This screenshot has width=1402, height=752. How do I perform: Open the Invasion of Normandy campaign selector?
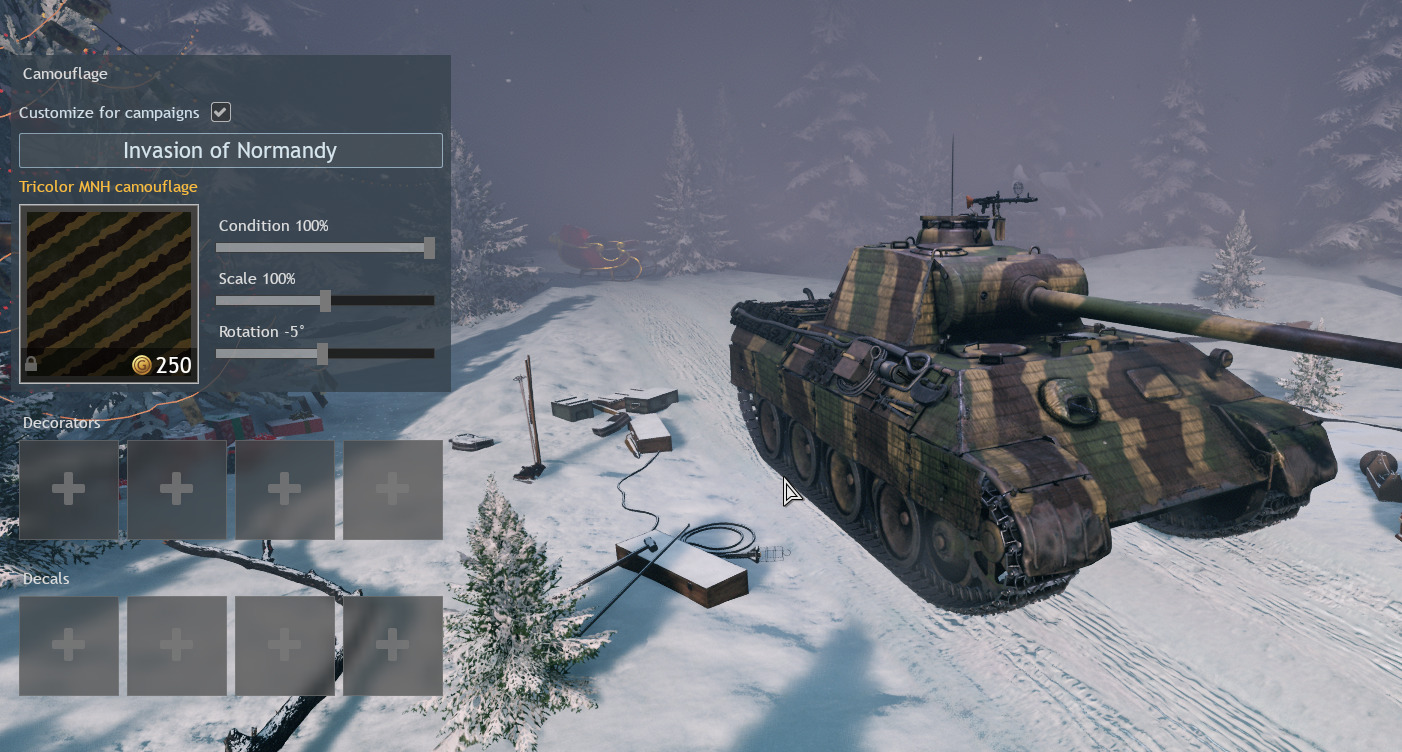tap(230, 151)
